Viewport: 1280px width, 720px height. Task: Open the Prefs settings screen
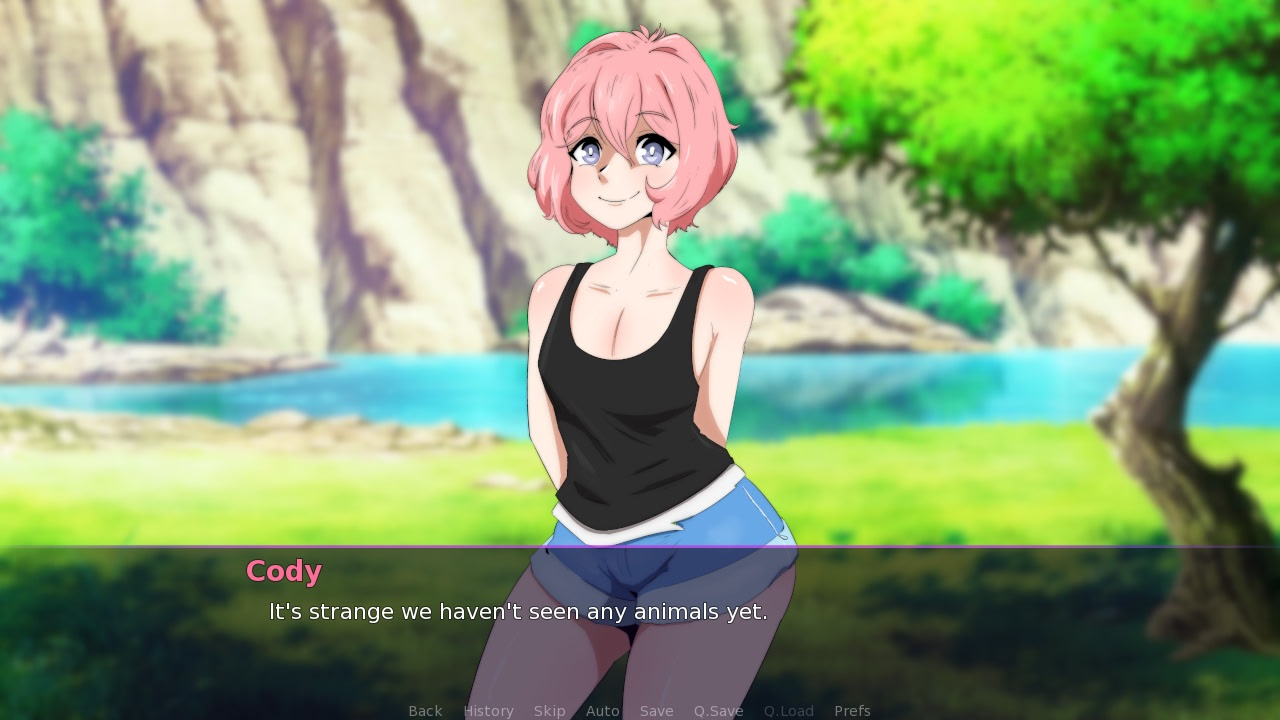[x=852, y=710]
